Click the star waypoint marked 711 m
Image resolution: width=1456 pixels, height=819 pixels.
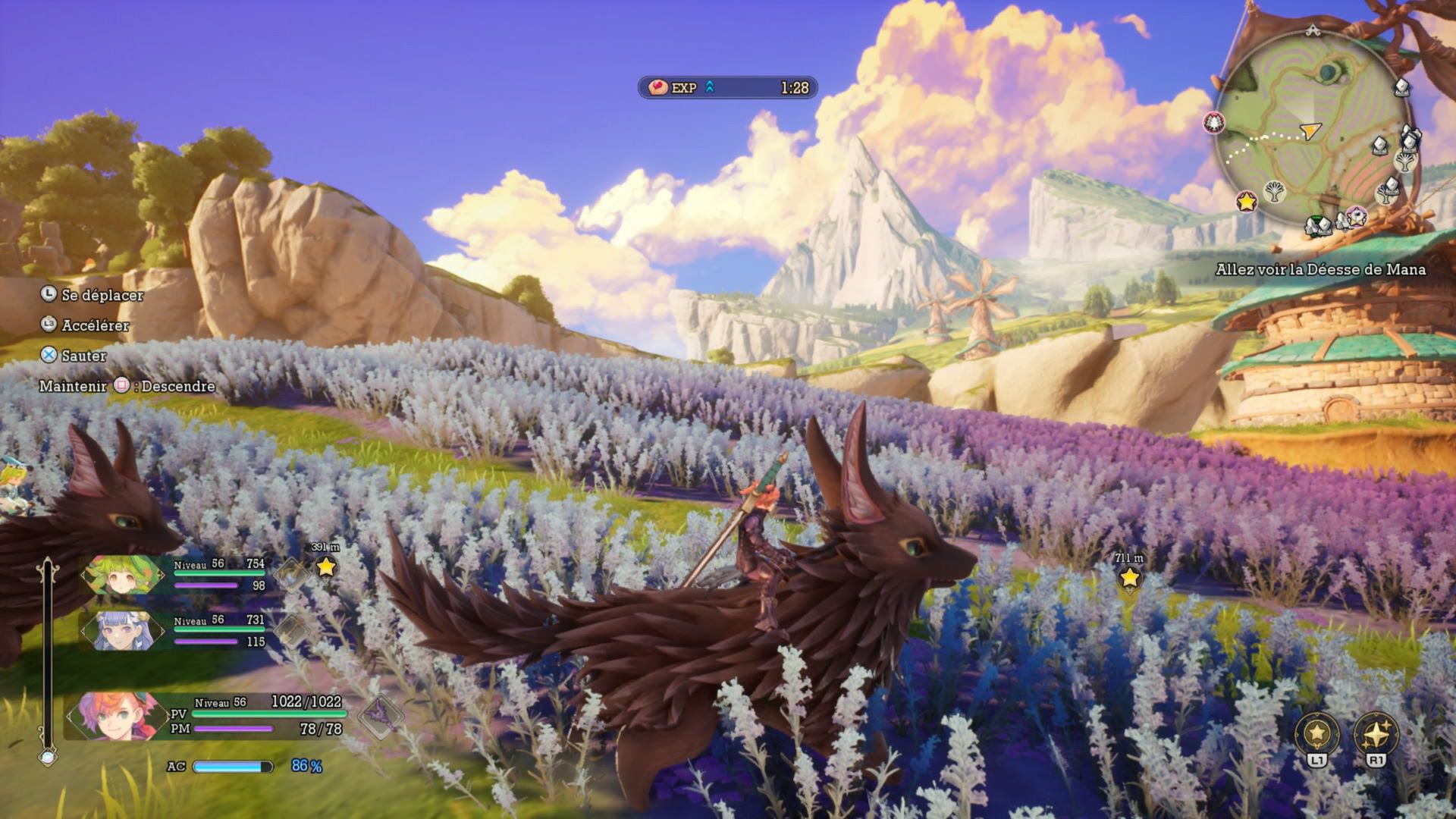[1129, 577]
